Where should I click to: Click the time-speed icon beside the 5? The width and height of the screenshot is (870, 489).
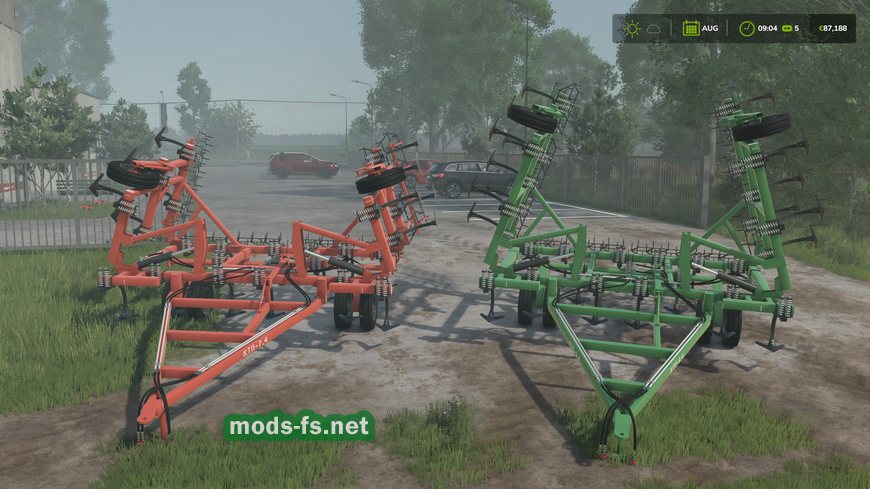click(784, 28)
